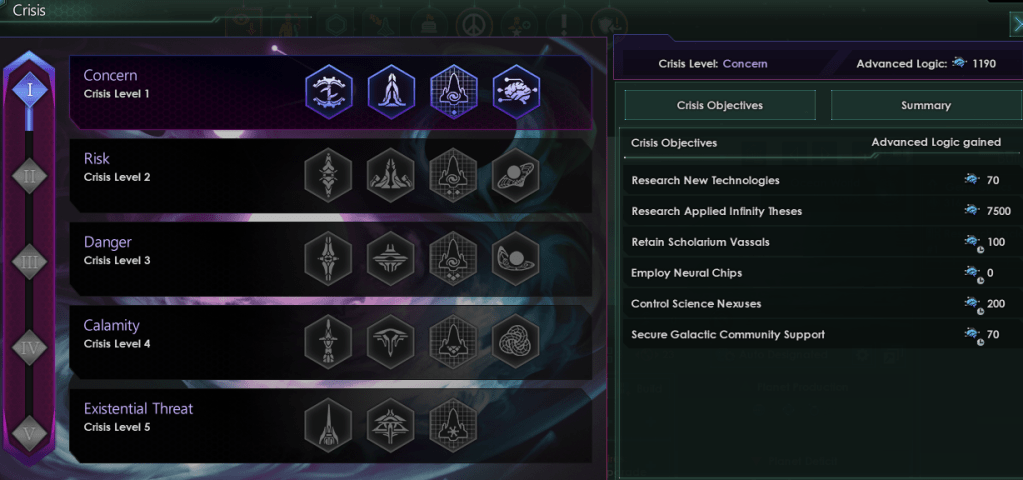Click the Crisis Level IV diamond marker
The width and height of the screenshot is (1023, 480).
[30, 347]
